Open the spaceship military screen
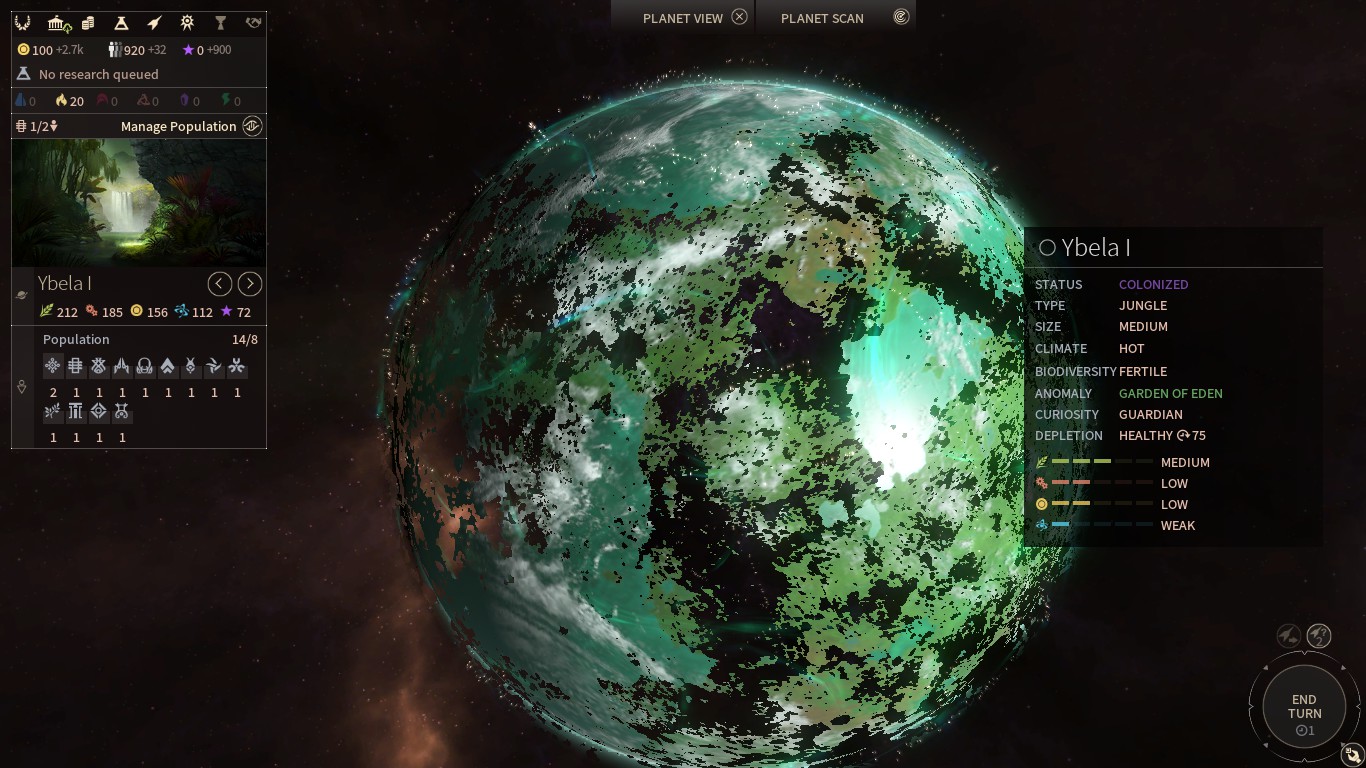 154,22
